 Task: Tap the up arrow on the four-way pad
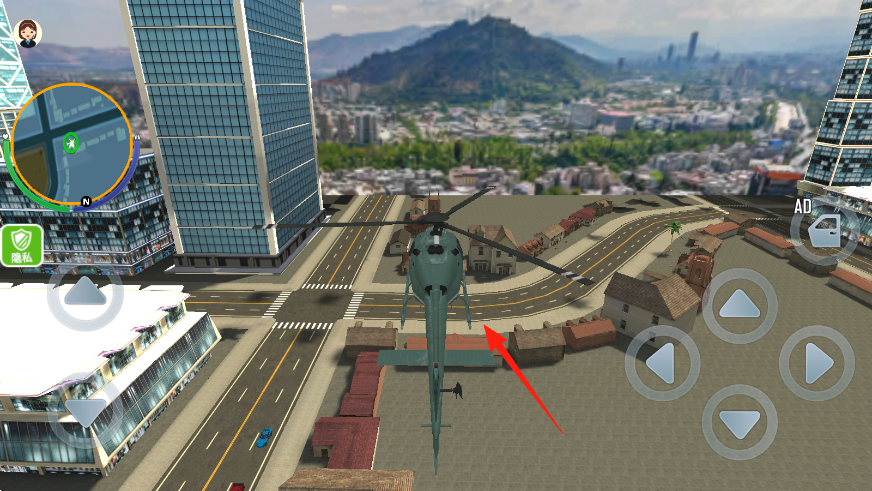[x=740, y=306]
